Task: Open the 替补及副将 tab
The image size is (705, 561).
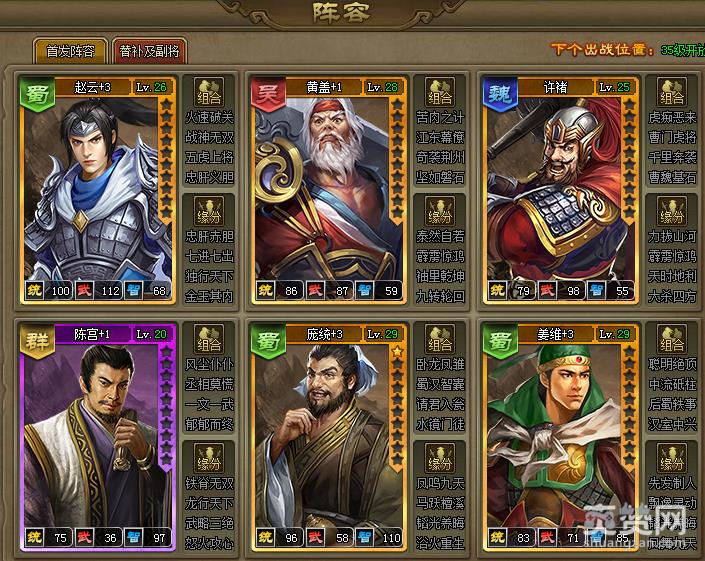Action: pos(149,51)
